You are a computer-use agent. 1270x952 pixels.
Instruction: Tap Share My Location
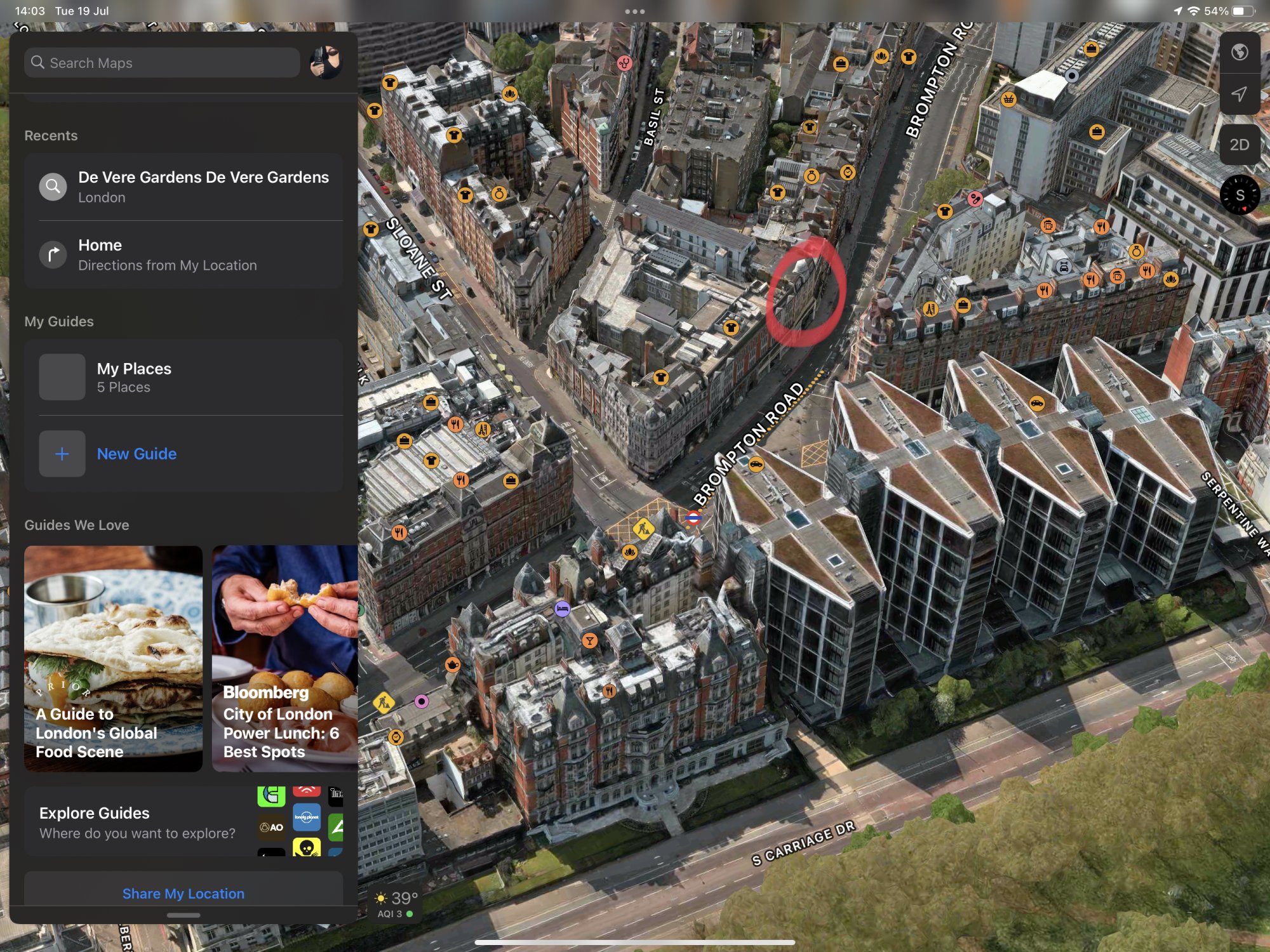pyautogui.click(x=184, y=893)
